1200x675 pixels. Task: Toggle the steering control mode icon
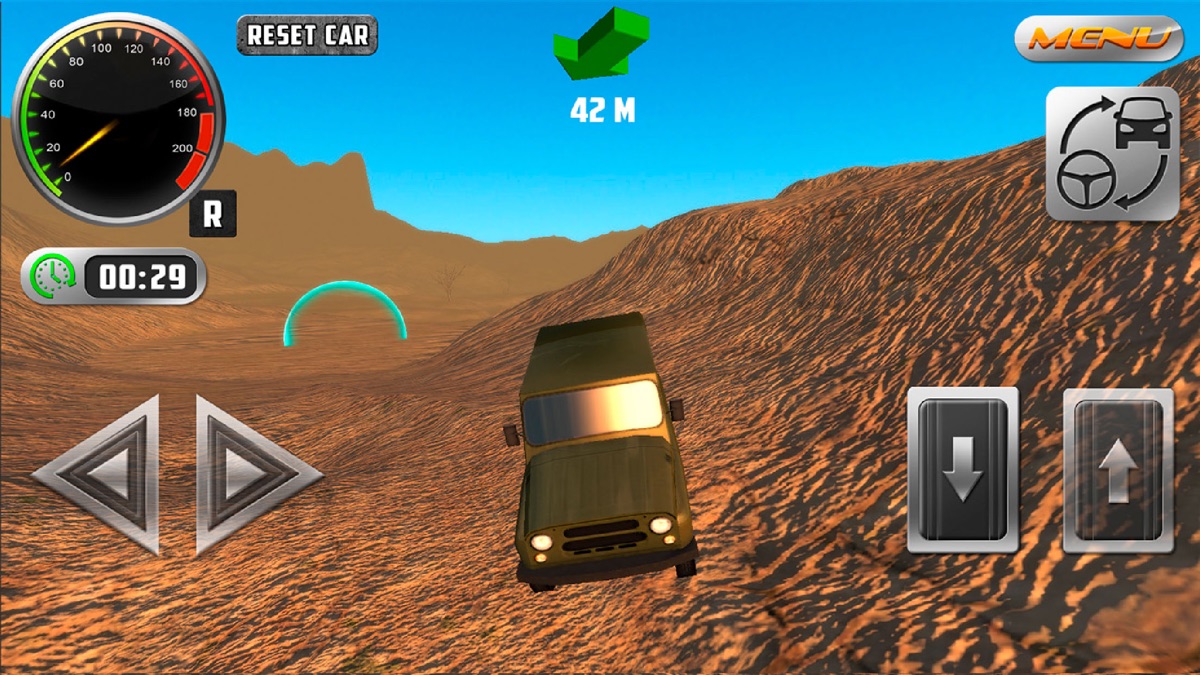(x=1112, y=153)
